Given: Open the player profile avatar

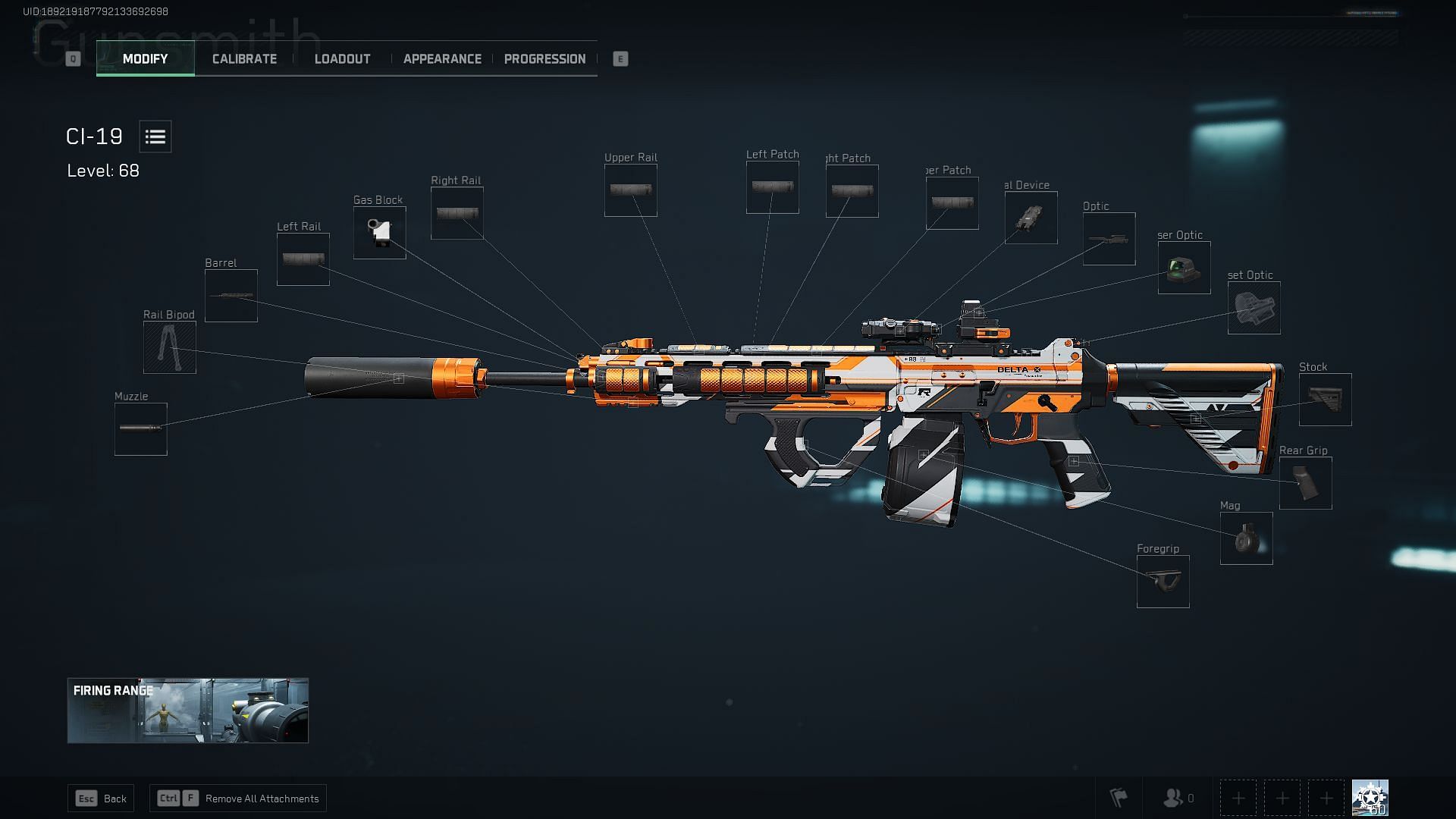Looking at the screenshot, I should (x=1370, y=798).
